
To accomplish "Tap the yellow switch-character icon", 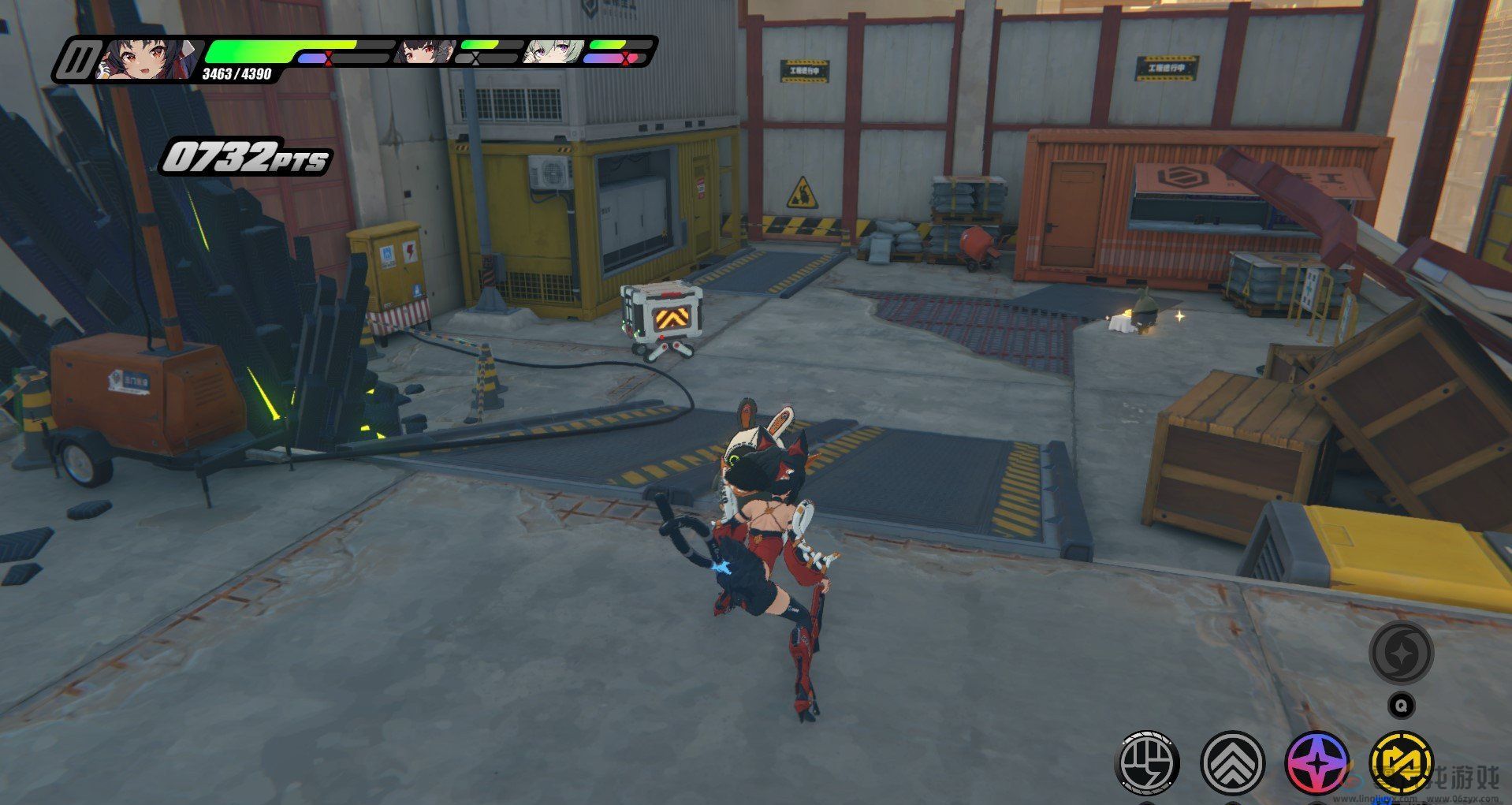I will click(x=1401, y=763).
